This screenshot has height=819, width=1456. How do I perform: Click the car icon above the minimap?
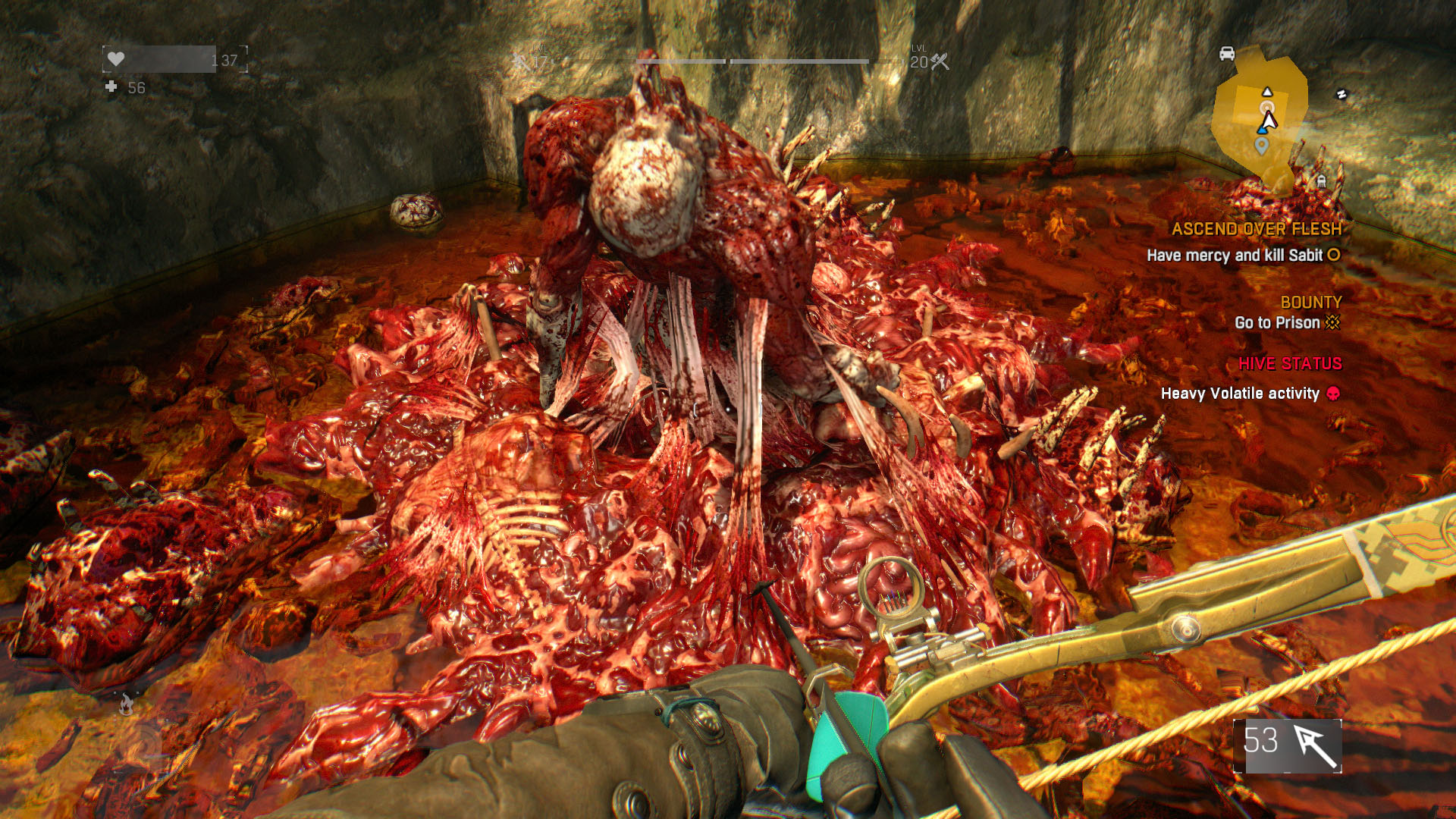pos(1227,54)
